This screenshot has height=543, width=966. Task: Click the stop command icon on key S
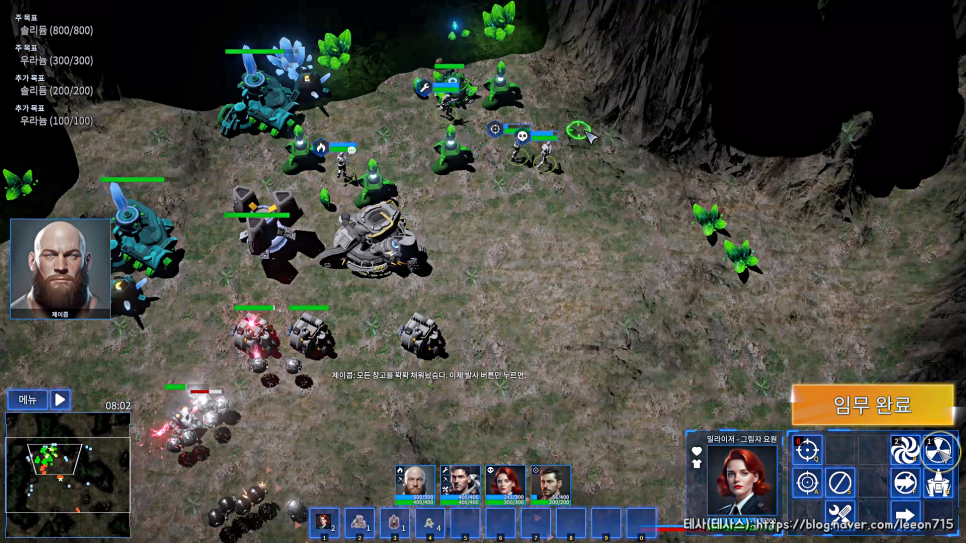point(841,483)
